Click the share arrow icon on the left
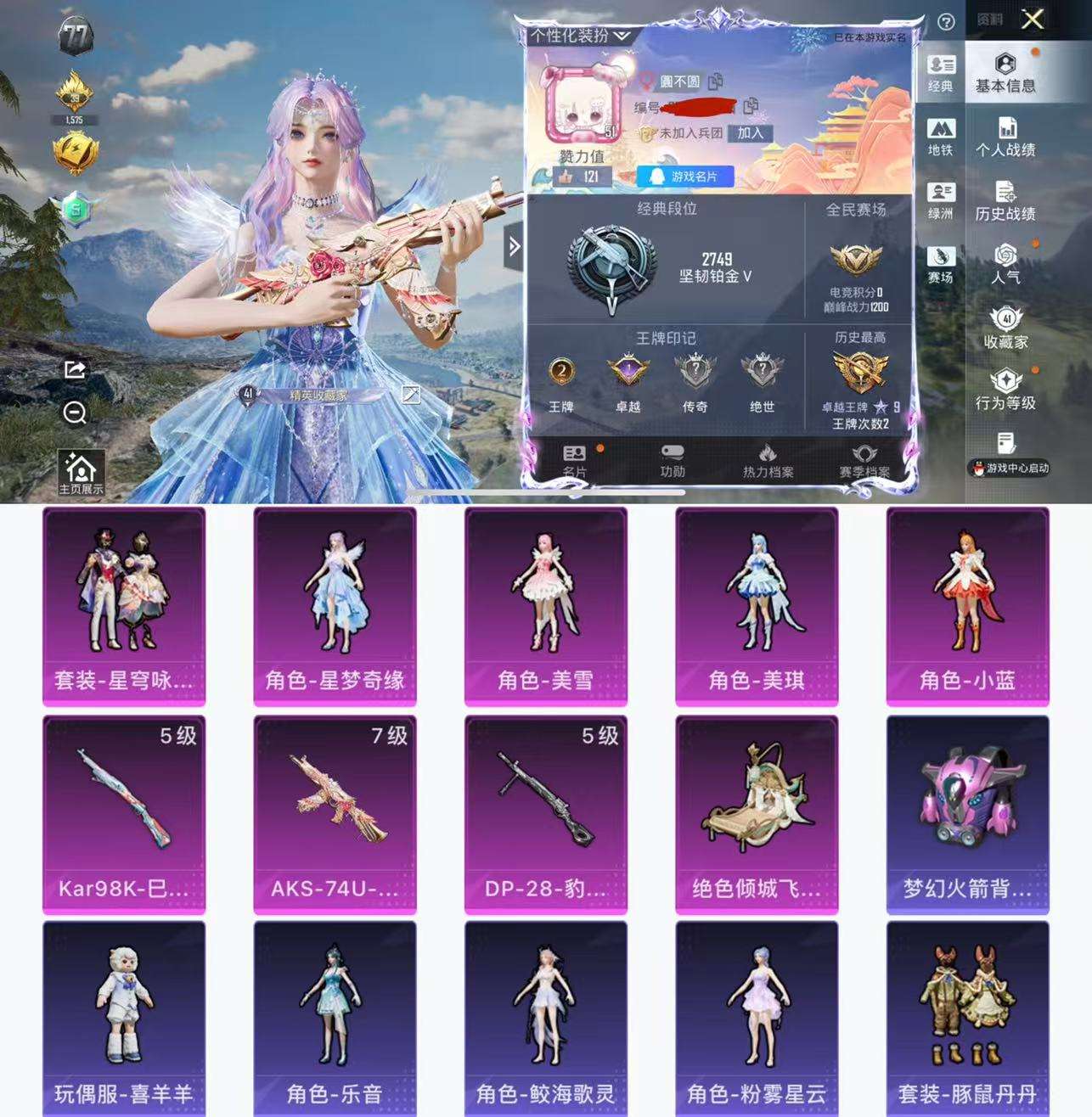The image size is (1092, 1117). (75, 371)
